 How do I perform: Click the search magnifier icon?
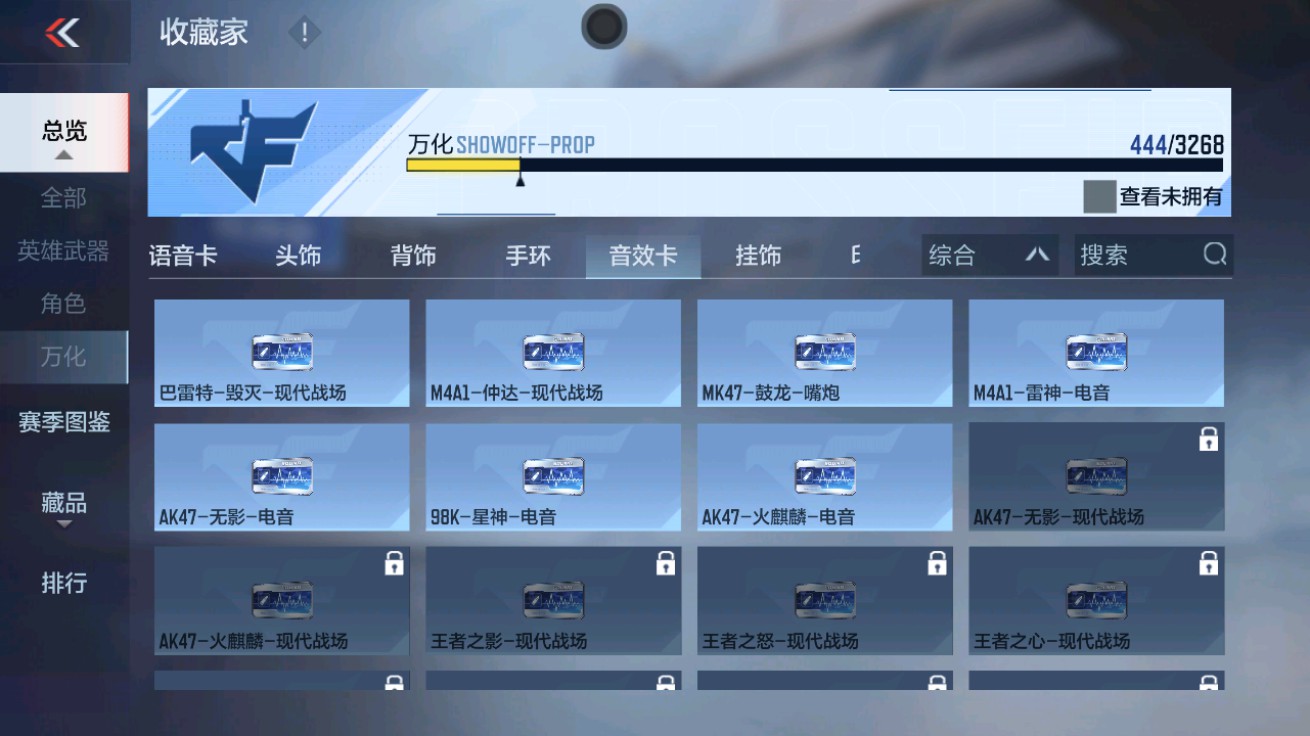(x=1215, y=255)
